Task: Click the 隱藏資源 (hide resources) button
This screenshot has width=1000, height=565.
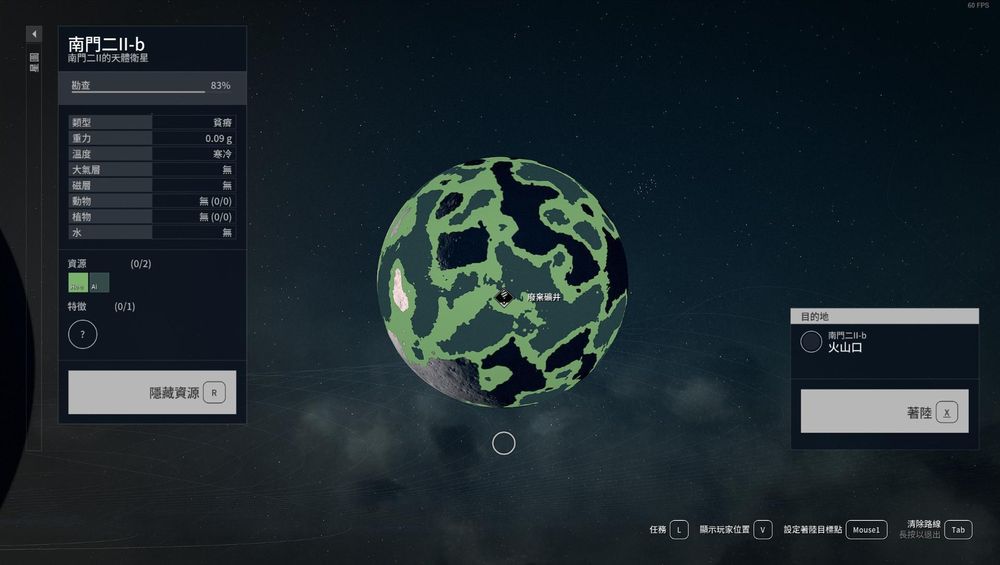Action: pyautogui.click(x=152, y=392)
